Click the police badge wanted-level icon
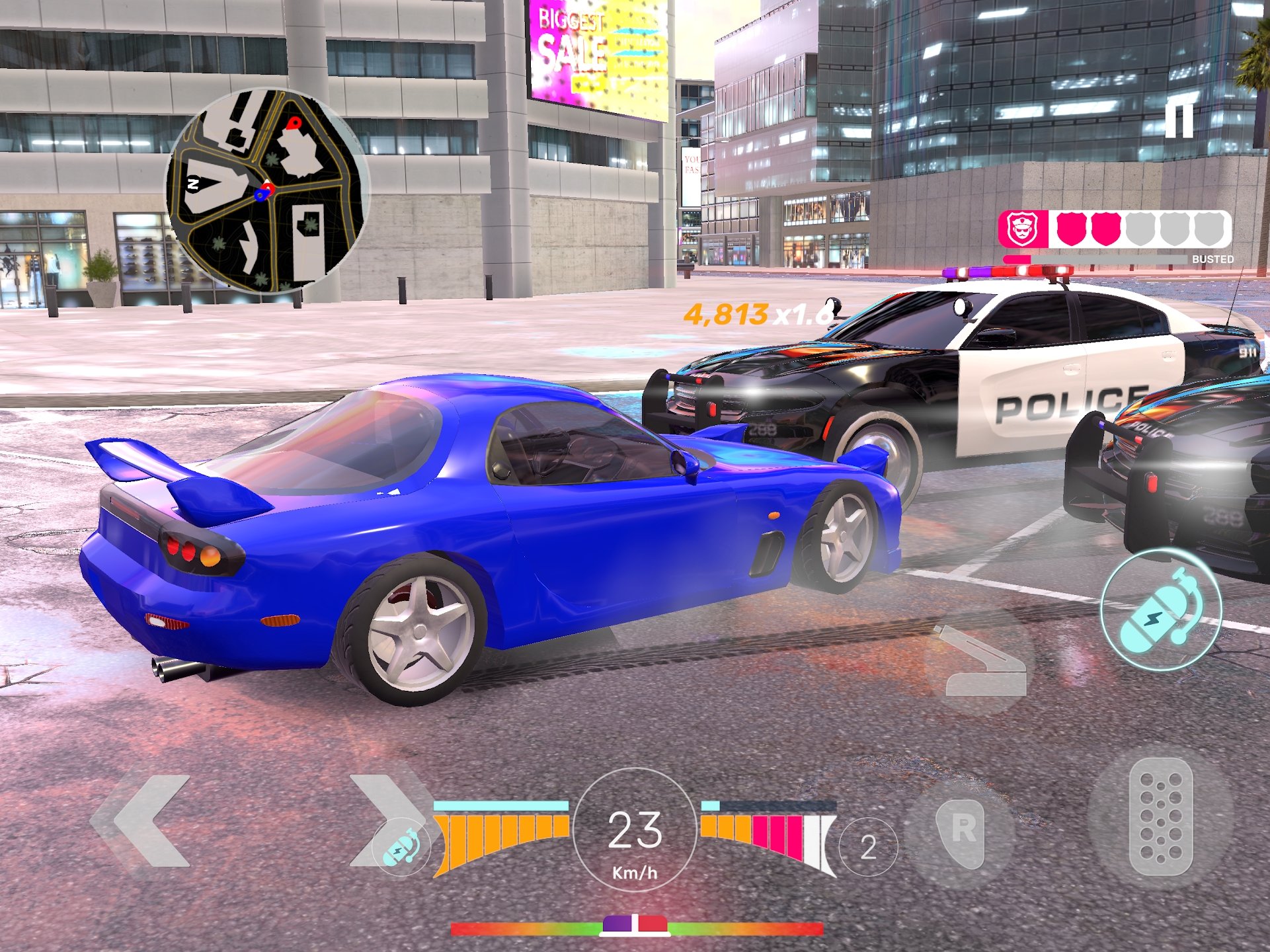Screen dimensions: 1270x952 click(x=1022, y=229)
